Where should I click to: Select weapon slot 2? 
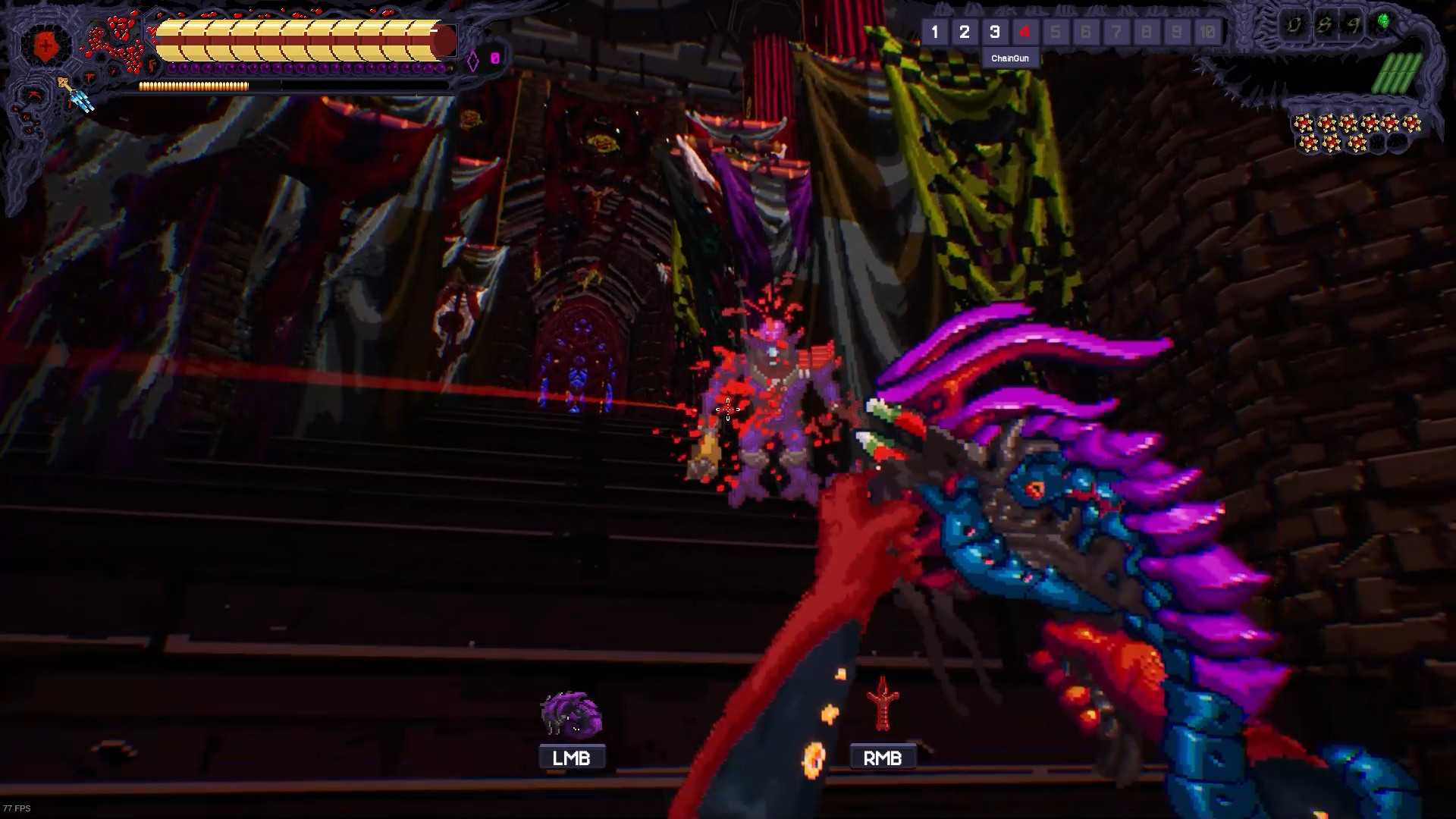tap(965, 32)
